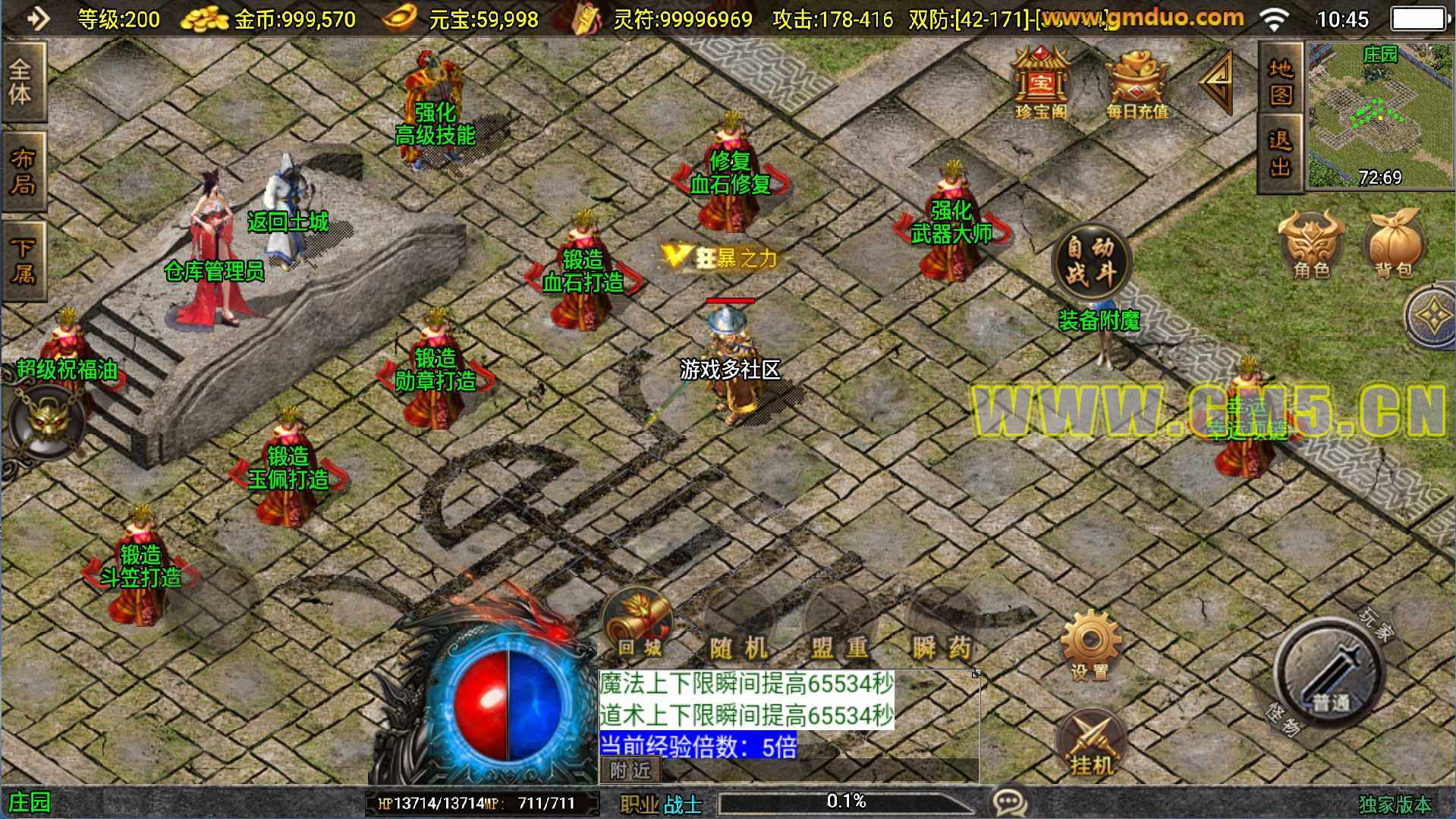Select the 全体 tab

point(21,81)
